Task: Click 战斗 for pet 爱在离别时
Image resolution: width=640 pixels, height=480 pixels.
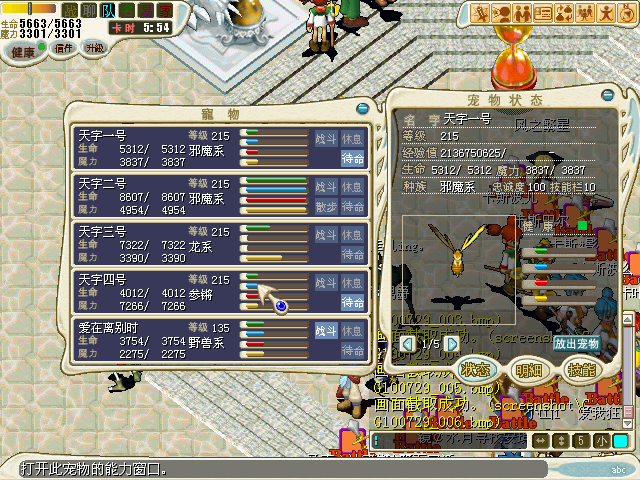Action: pyautogui.click(x=326, y=330)
